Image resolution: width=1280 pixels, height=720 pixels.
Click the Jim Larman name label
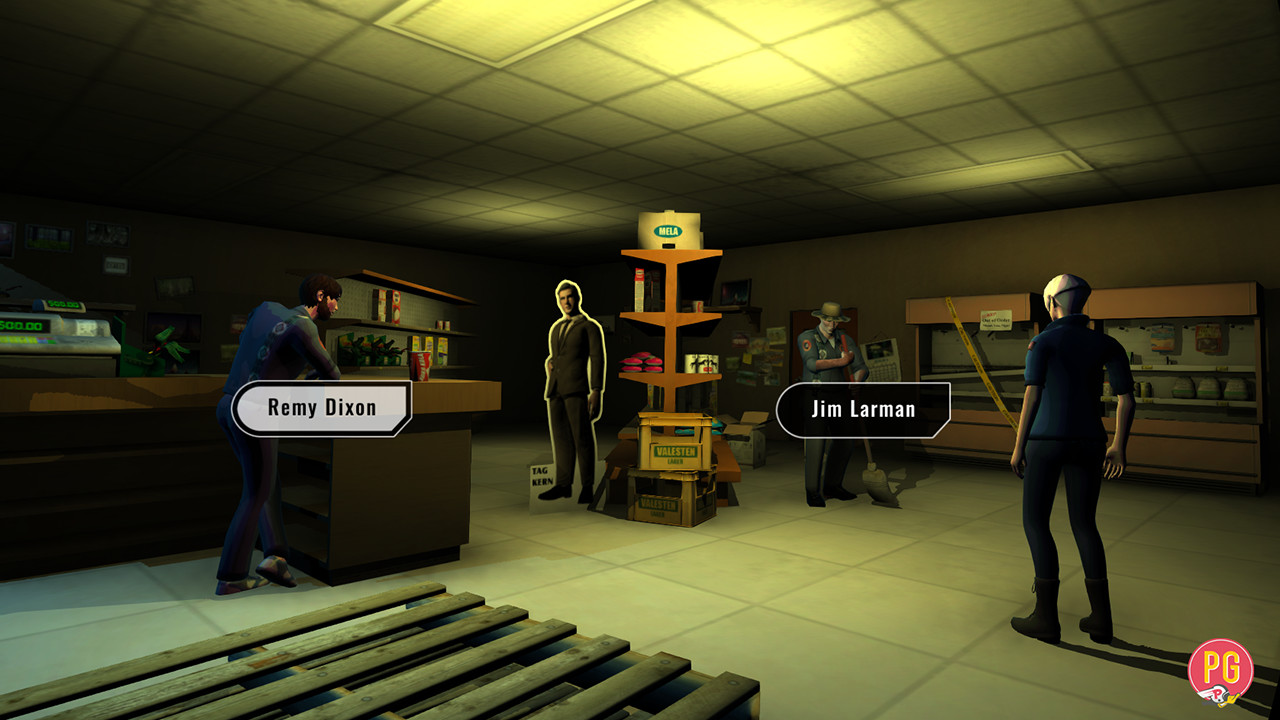point(862,407)
